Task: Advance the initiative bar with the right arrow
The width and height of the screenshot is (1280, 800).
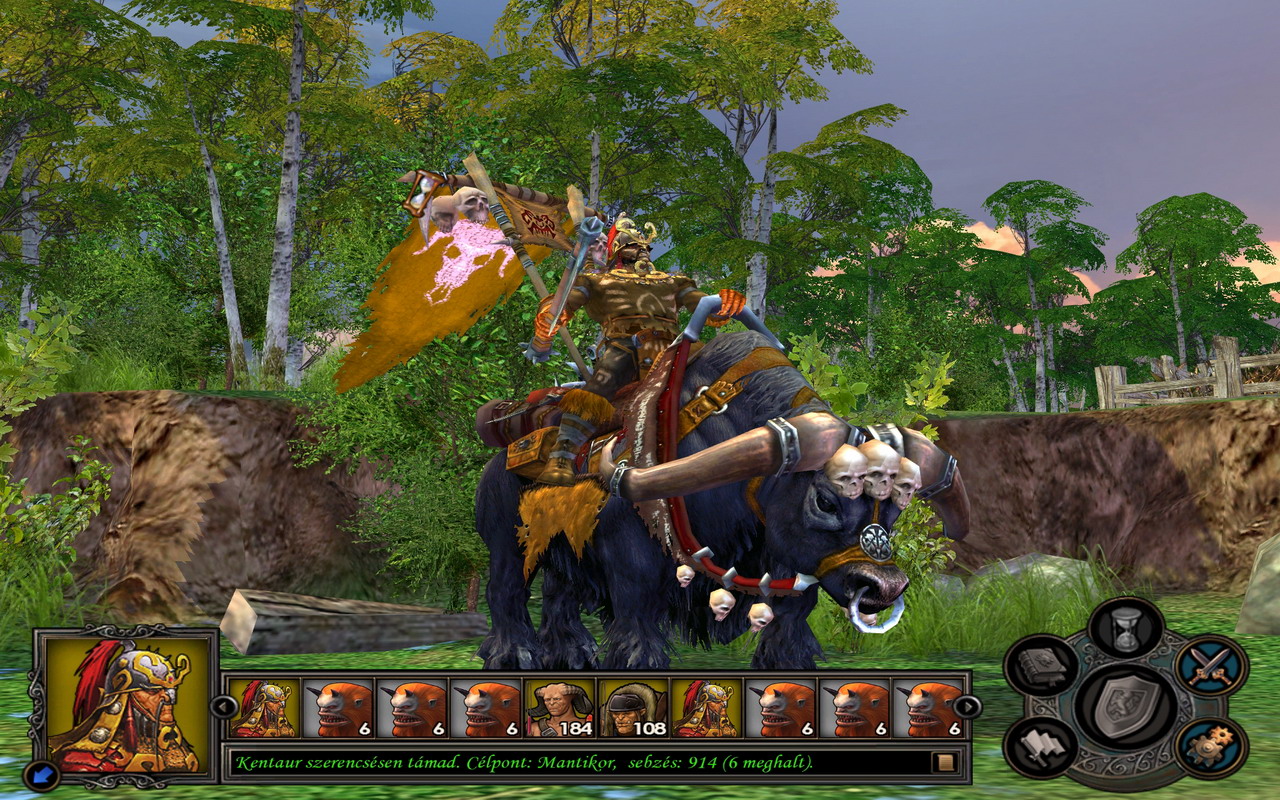Action: [x=967, y=707]
